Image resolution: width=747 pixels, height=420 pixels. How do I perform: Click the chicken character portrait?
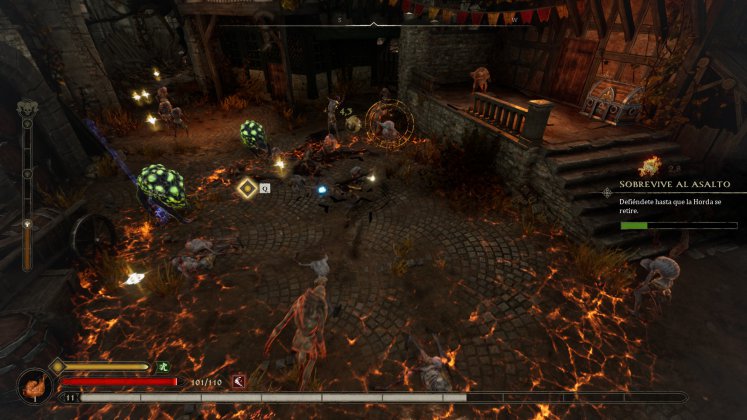click(33, 385)
